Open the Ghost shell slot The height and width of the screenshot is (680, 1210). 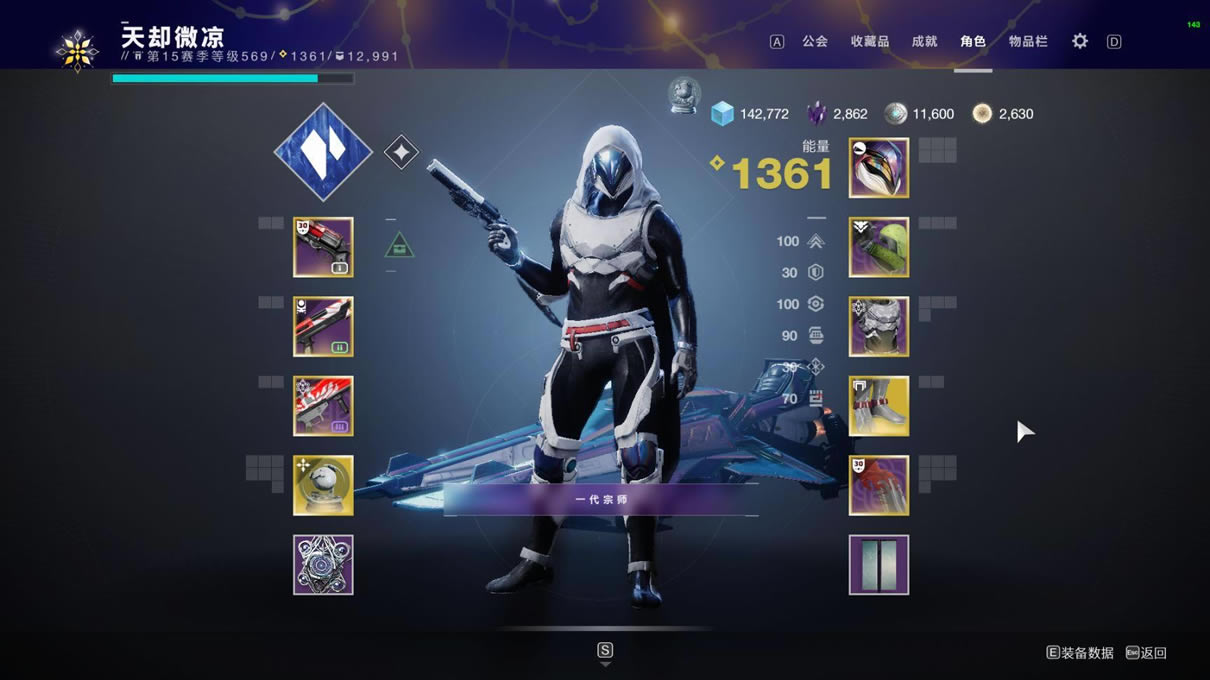click(323, 485)
